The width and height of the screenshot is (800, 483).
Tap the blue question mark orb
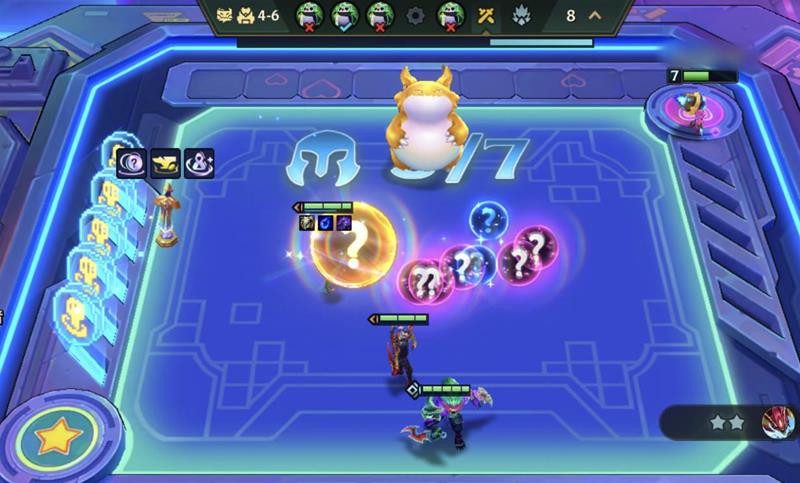pos(489,220)
